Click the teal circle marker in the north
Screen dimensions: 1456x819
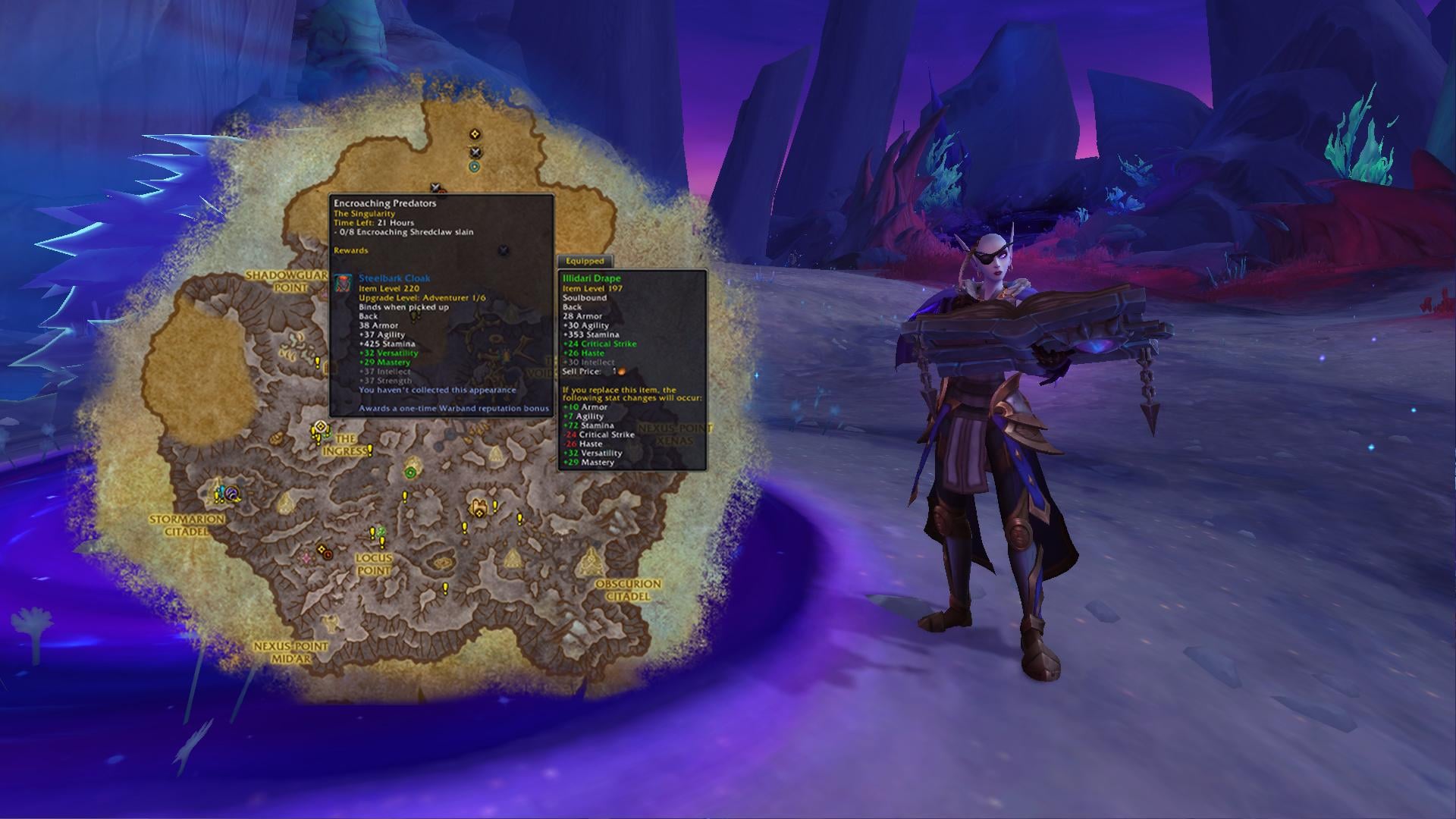(x=475, y=167)
